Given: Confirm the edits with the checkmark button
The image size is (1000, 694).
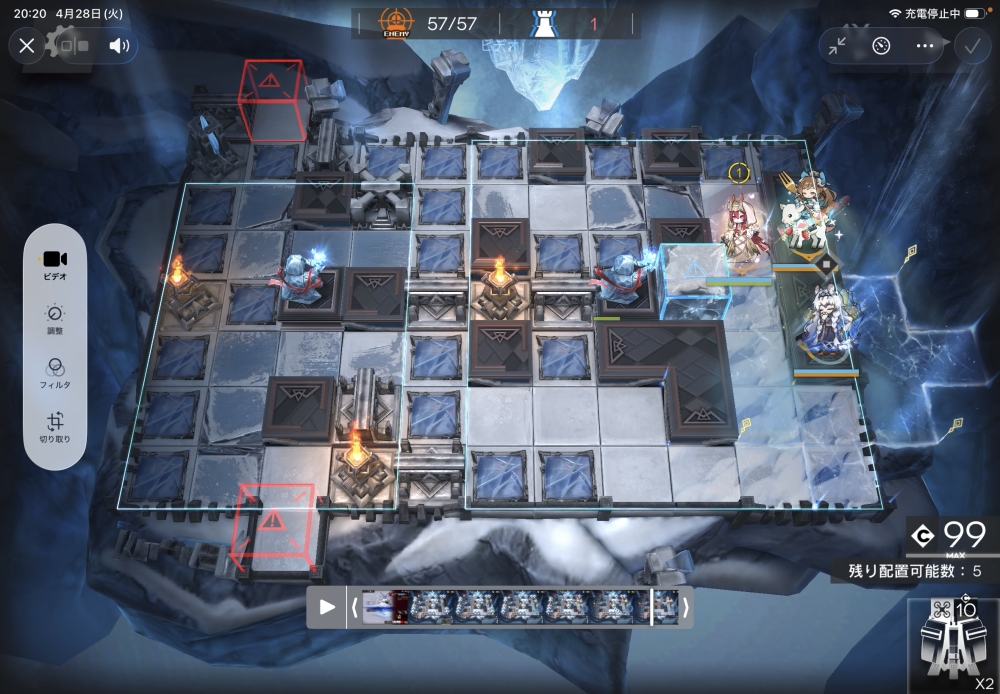Looking at the screenshot, I should [x=970, y=45].
